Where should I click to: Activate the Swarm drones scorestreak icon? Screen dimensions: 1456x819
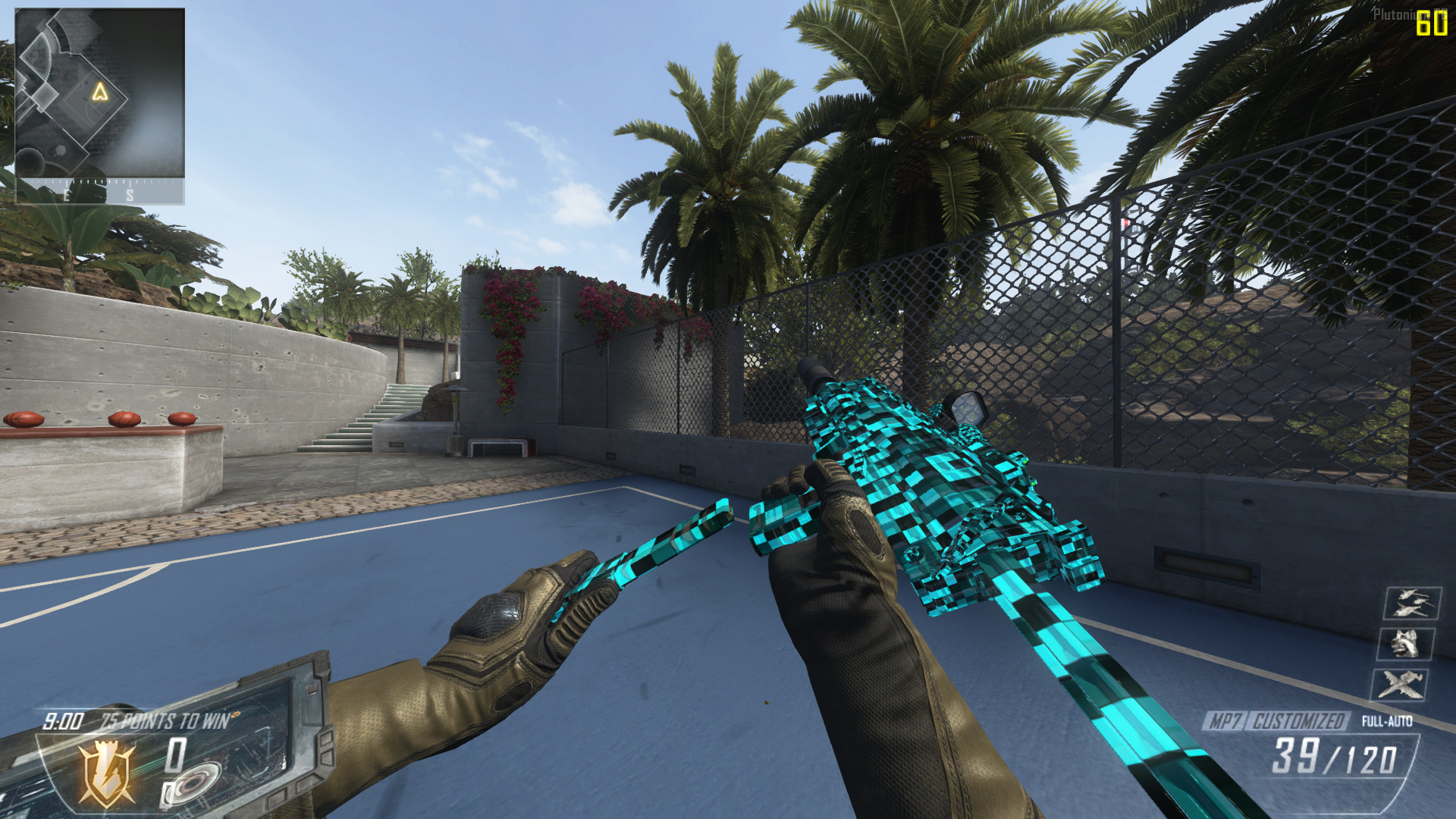tap(1411, 604)
